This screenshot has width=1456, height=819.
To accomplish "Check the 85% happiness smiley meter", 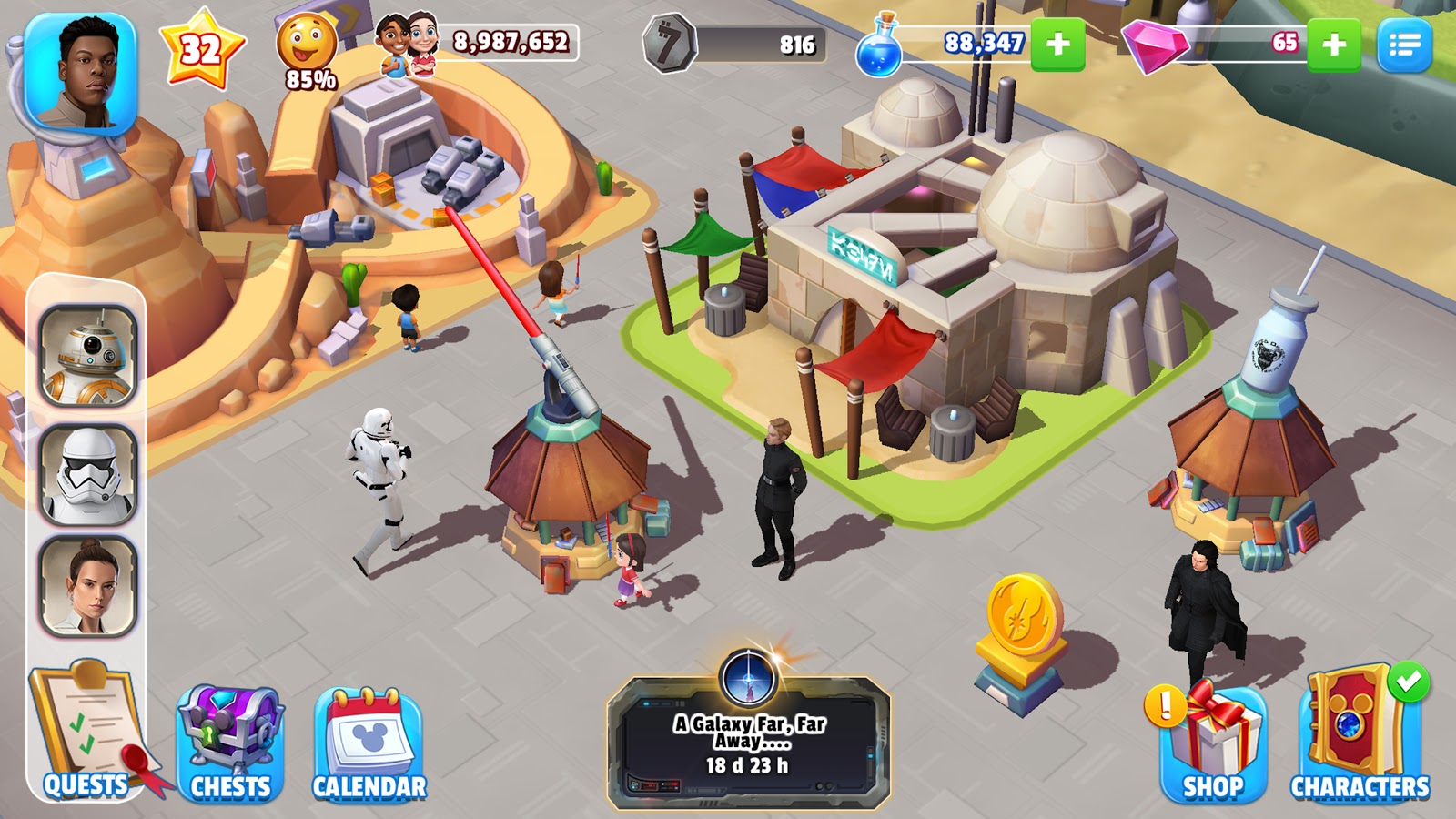I will pos(307,51).
